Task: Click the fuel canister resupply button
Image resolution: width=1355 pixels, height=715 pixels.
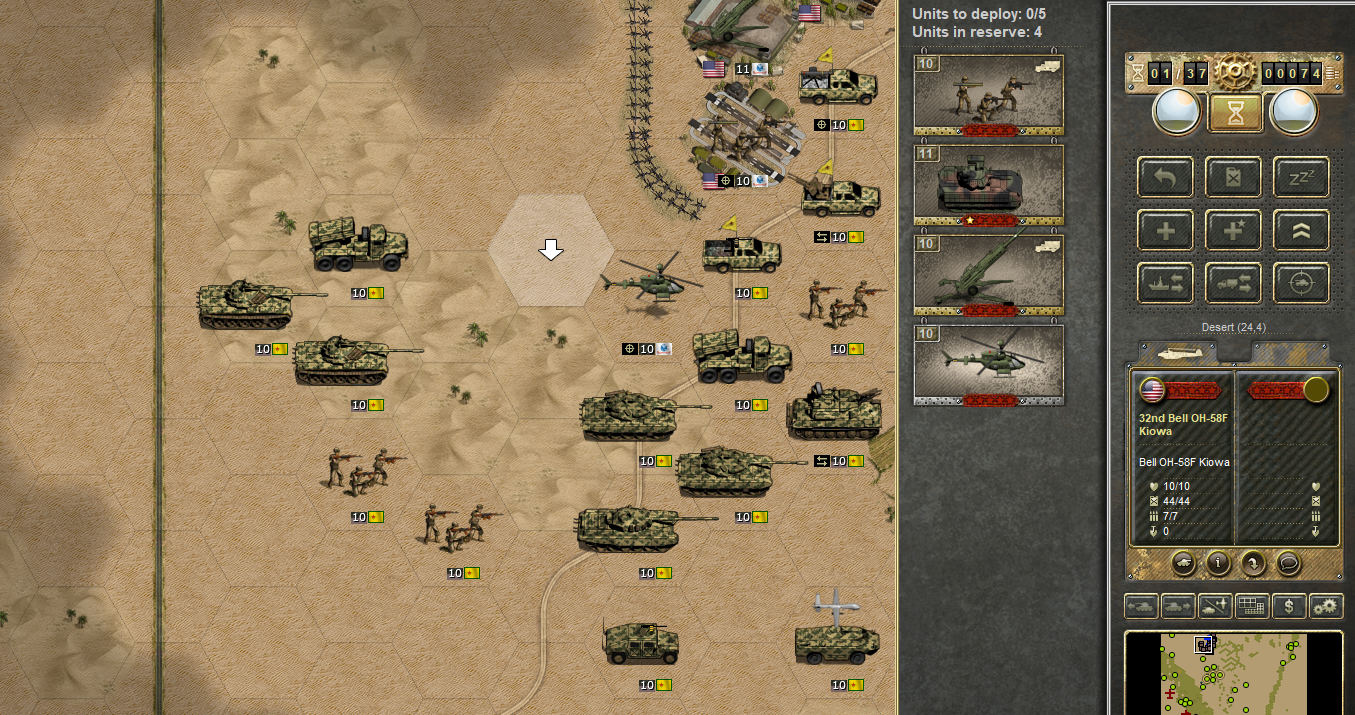Action: click(x=1233, y=178)
